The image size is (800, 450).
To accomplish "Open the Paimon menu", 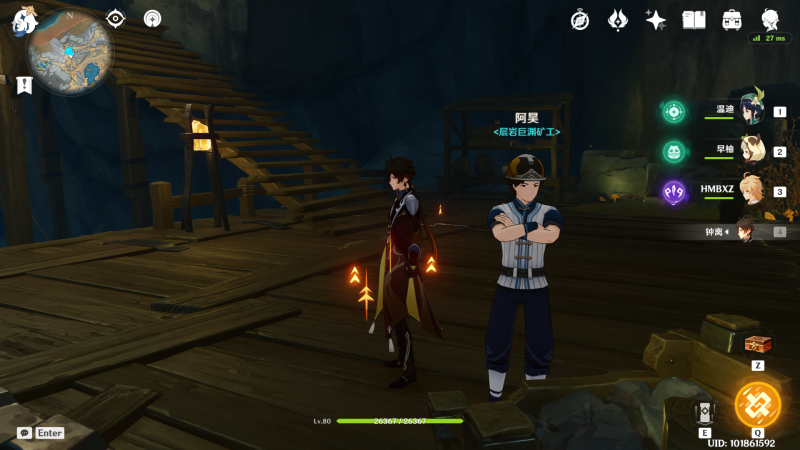I will (23, 22).
